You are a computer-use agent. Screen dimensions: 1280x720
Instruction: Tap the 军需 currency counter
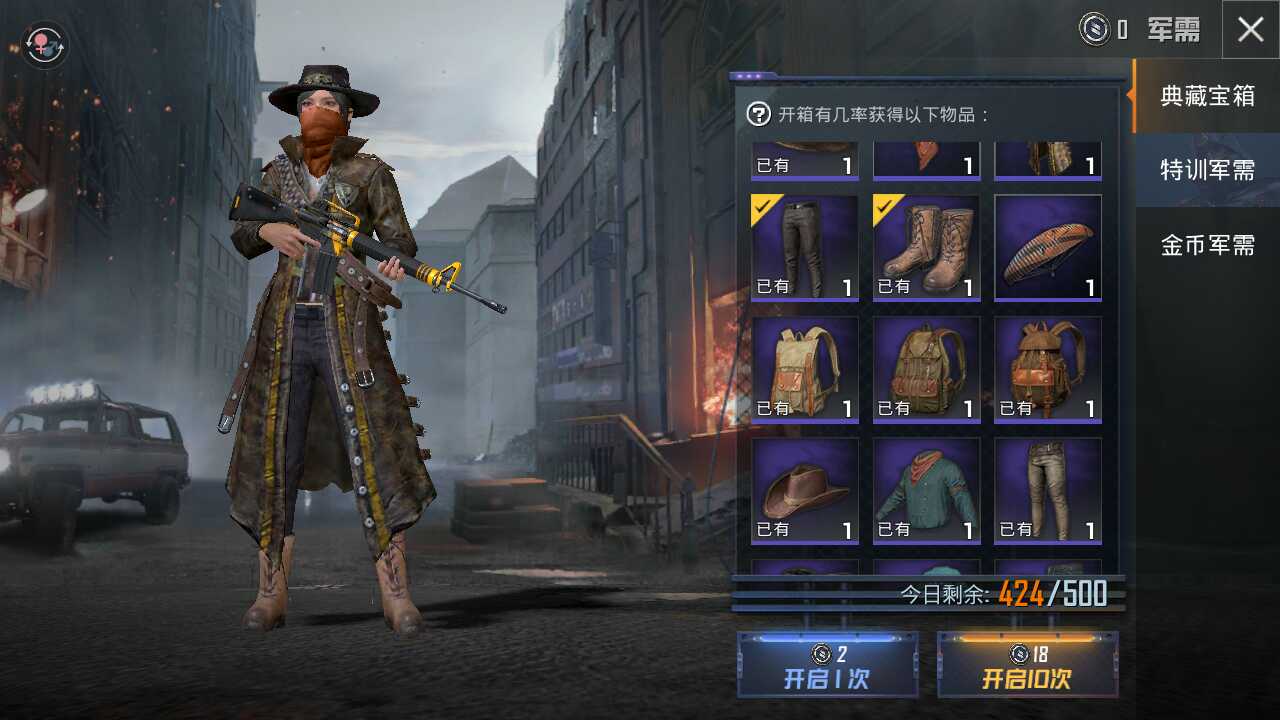1140,30
